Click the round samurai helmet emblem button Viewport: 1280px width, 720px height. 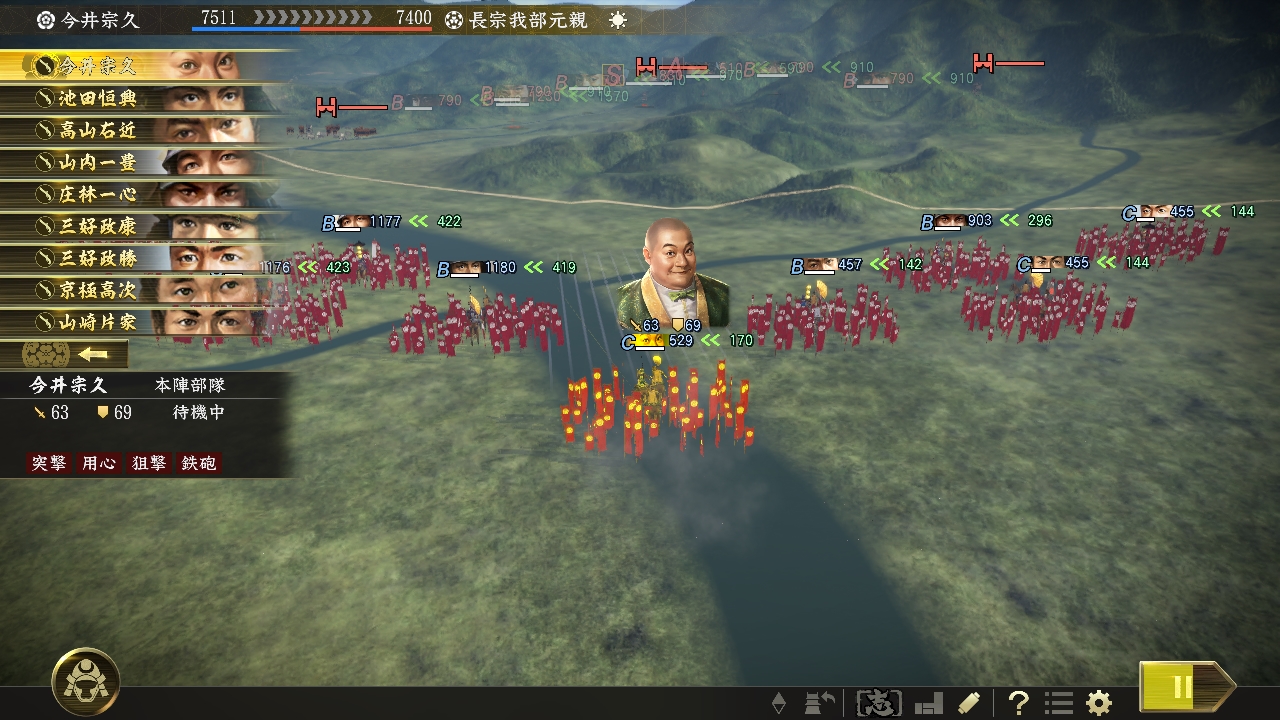coord(86,682)
